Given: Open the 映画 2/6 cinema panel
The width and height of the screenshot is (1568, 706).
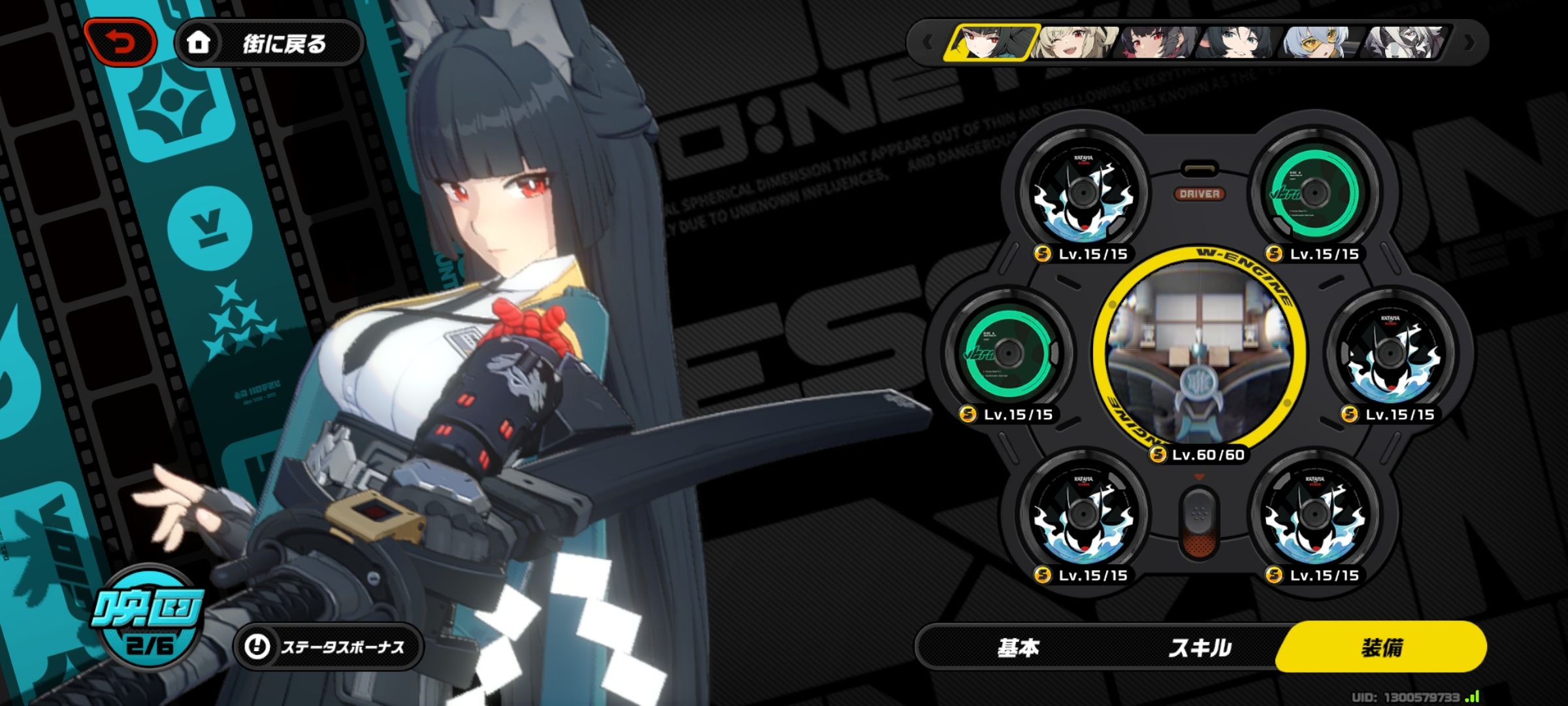Looking at the screenshot, I should point(148,619).
